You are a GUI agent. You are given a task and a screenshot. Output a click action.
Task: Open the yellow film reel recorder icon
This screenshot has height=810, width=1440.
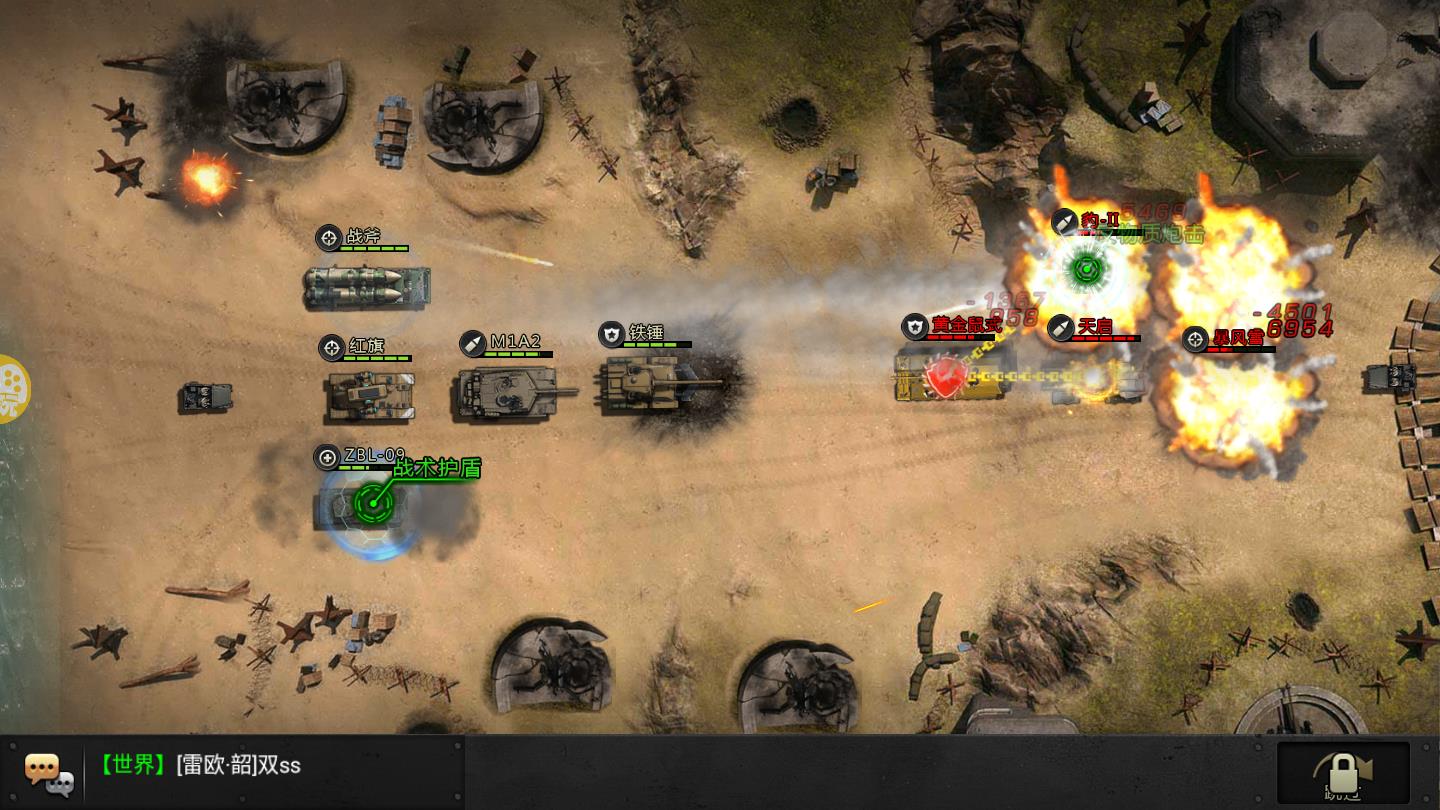point(12,388)
